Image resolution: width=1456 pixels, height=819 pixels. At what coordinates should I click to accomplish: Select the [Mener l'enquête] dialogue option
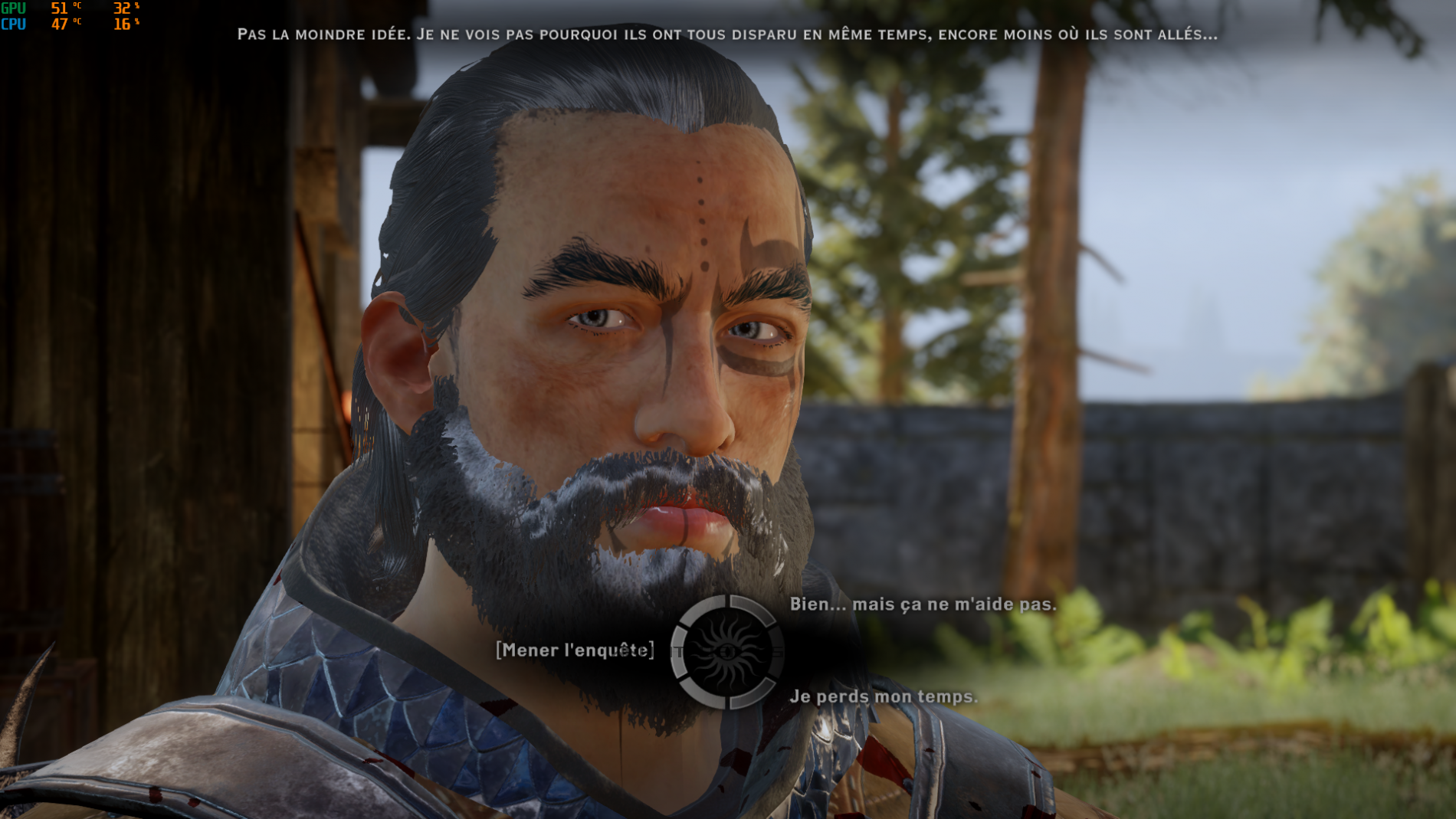click(x=575, y=650)
